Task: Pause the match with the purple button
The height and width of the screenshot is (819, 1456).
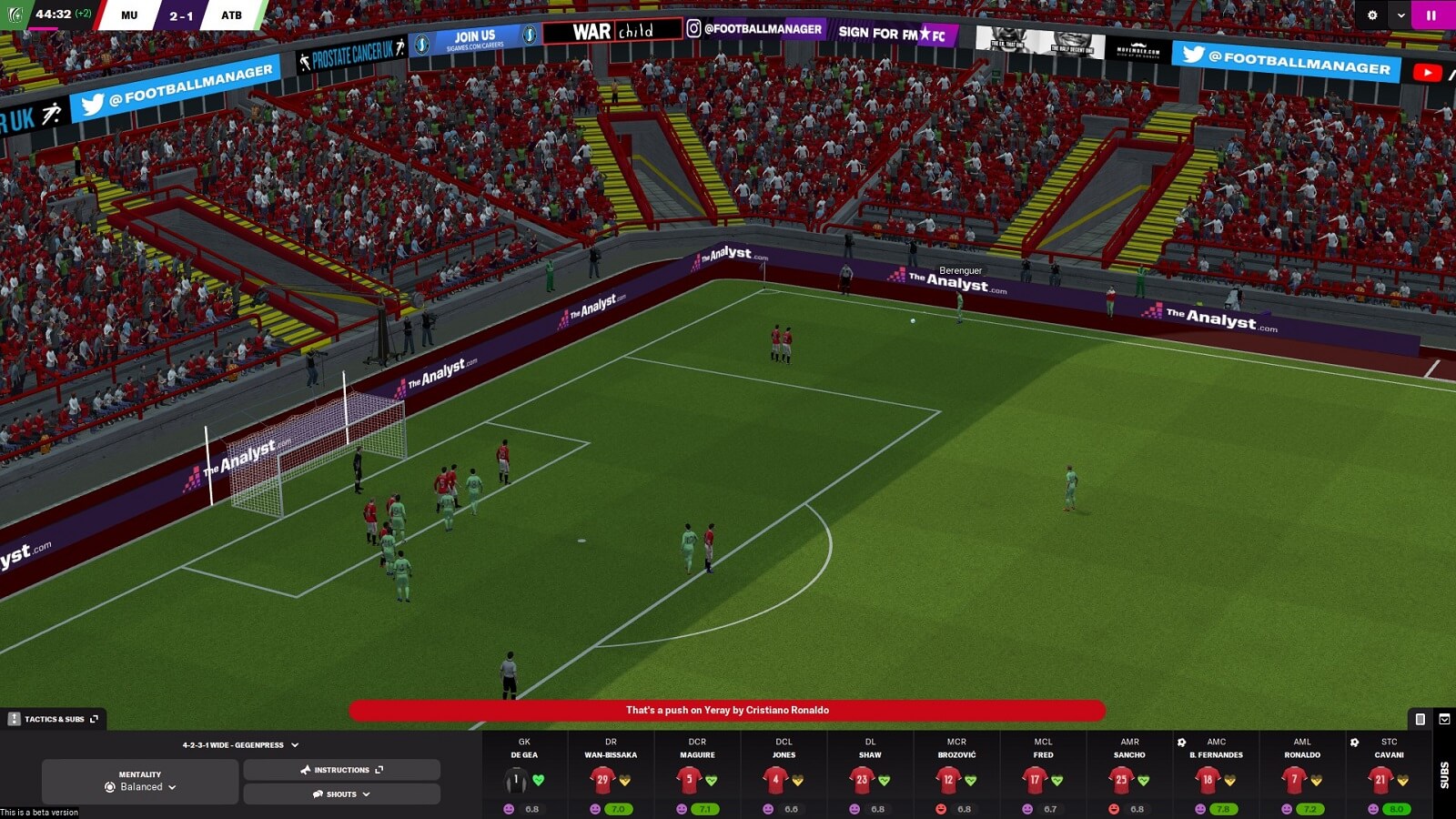Action: point(1431,15)
